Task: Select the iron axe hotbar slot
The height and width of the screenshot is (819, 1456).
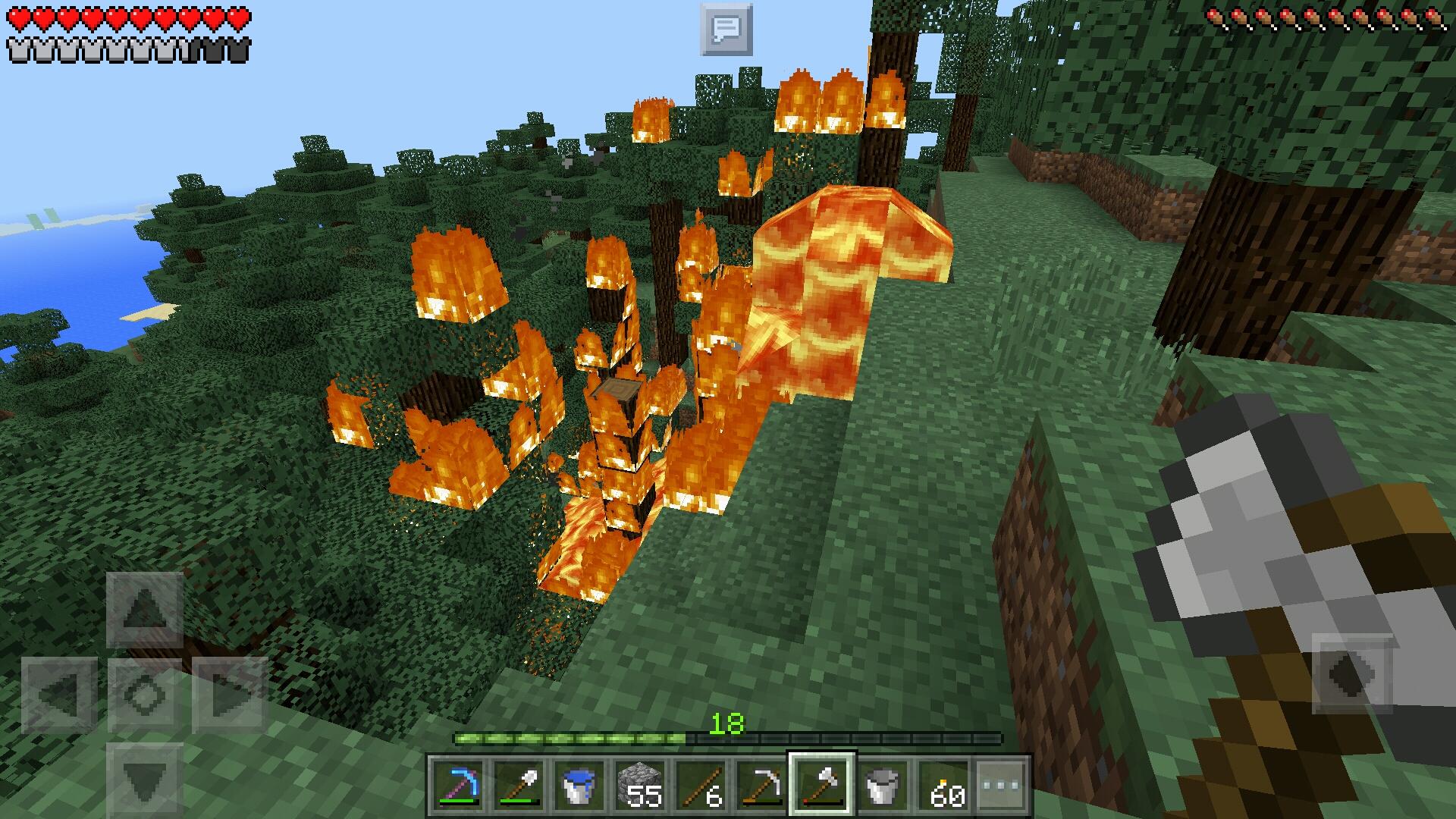Action: (x=822, y=784)
